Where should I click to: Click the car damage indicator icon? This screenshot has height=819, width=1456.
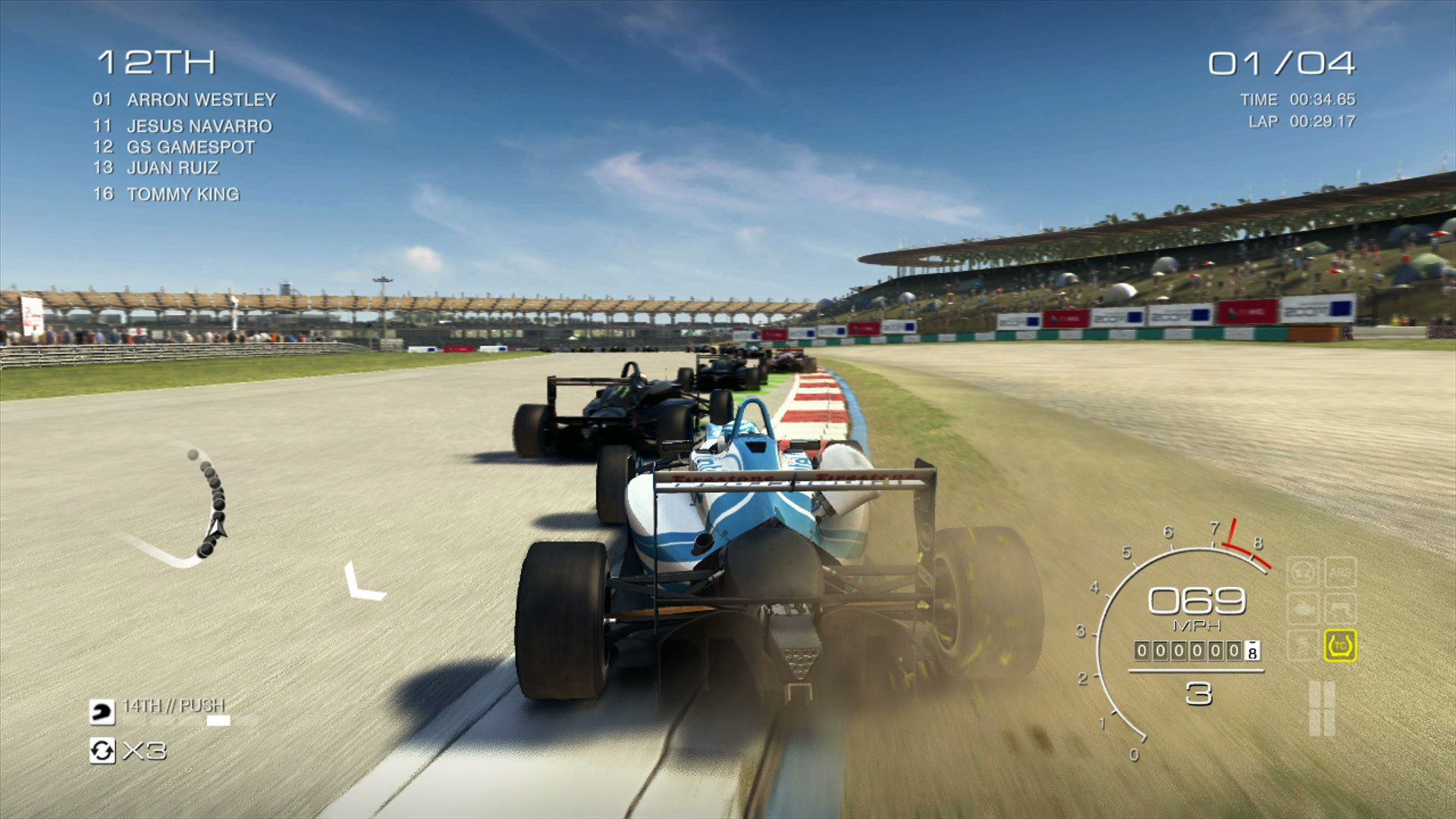pos(1302,607)
